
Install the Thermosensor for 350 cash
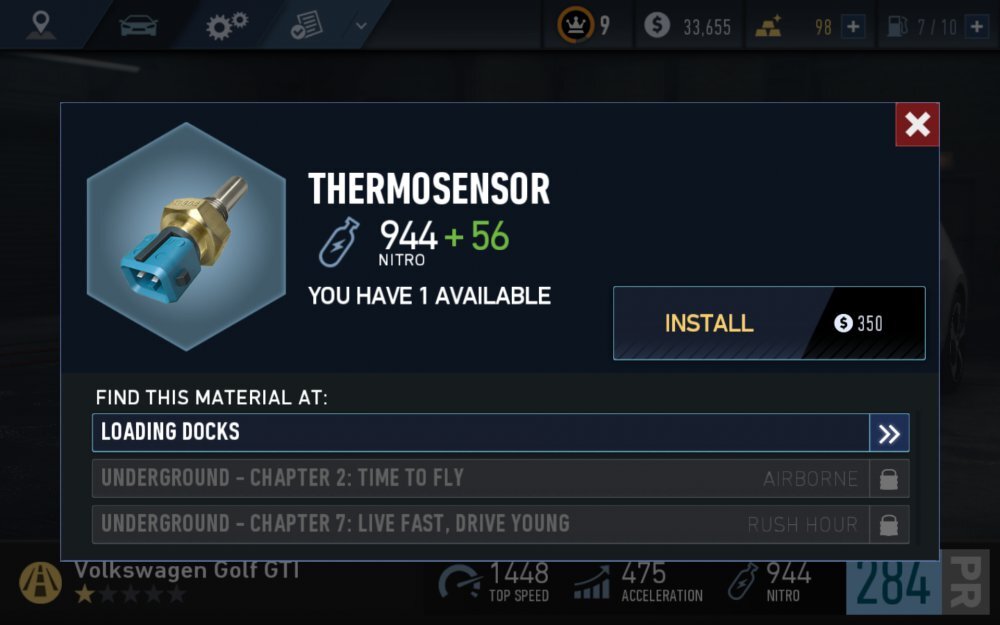768,323
